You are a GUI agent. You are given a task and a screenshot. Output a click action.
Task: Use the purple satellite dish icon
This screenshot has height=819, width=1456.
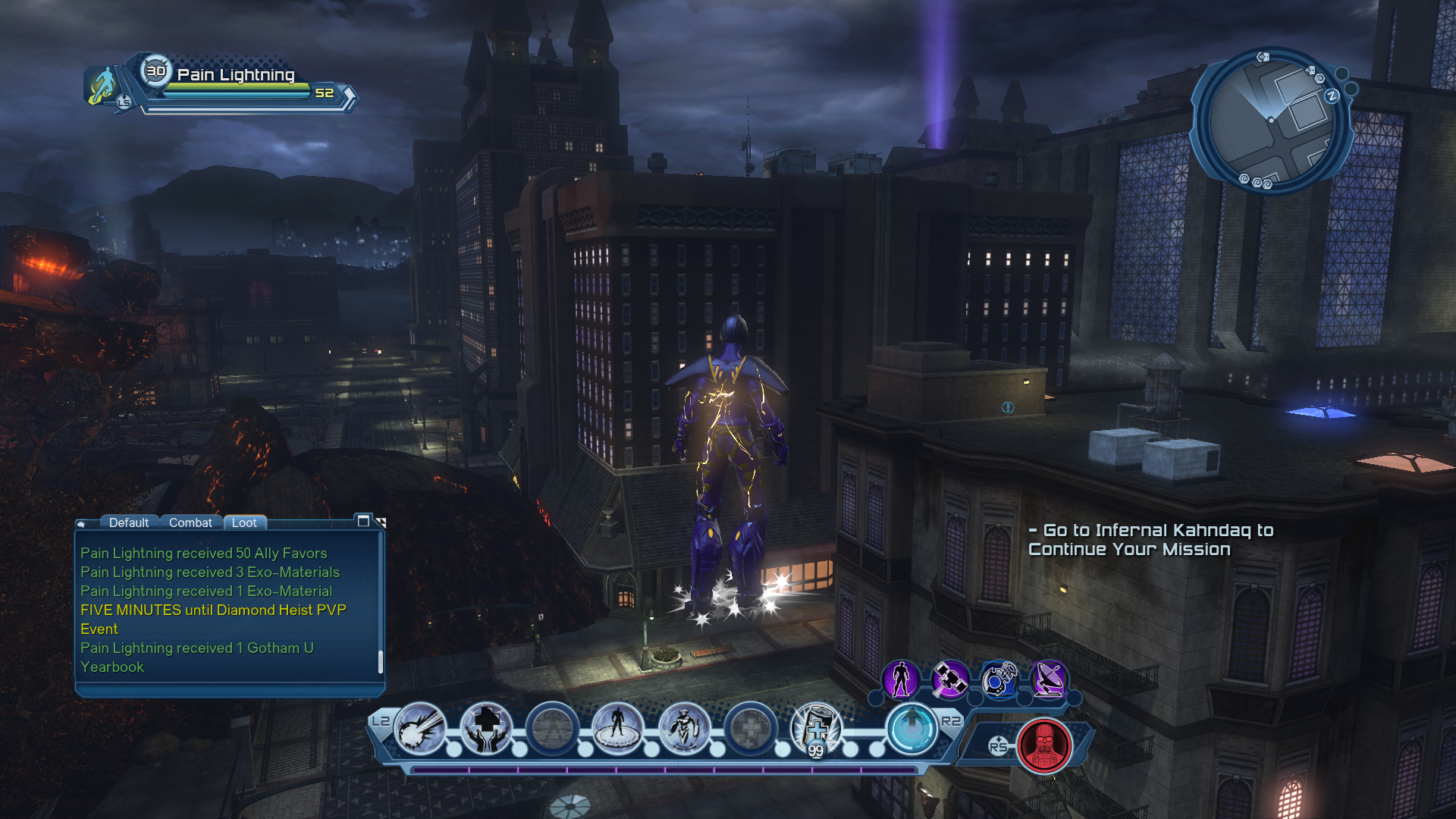[x=1048, y=679]
